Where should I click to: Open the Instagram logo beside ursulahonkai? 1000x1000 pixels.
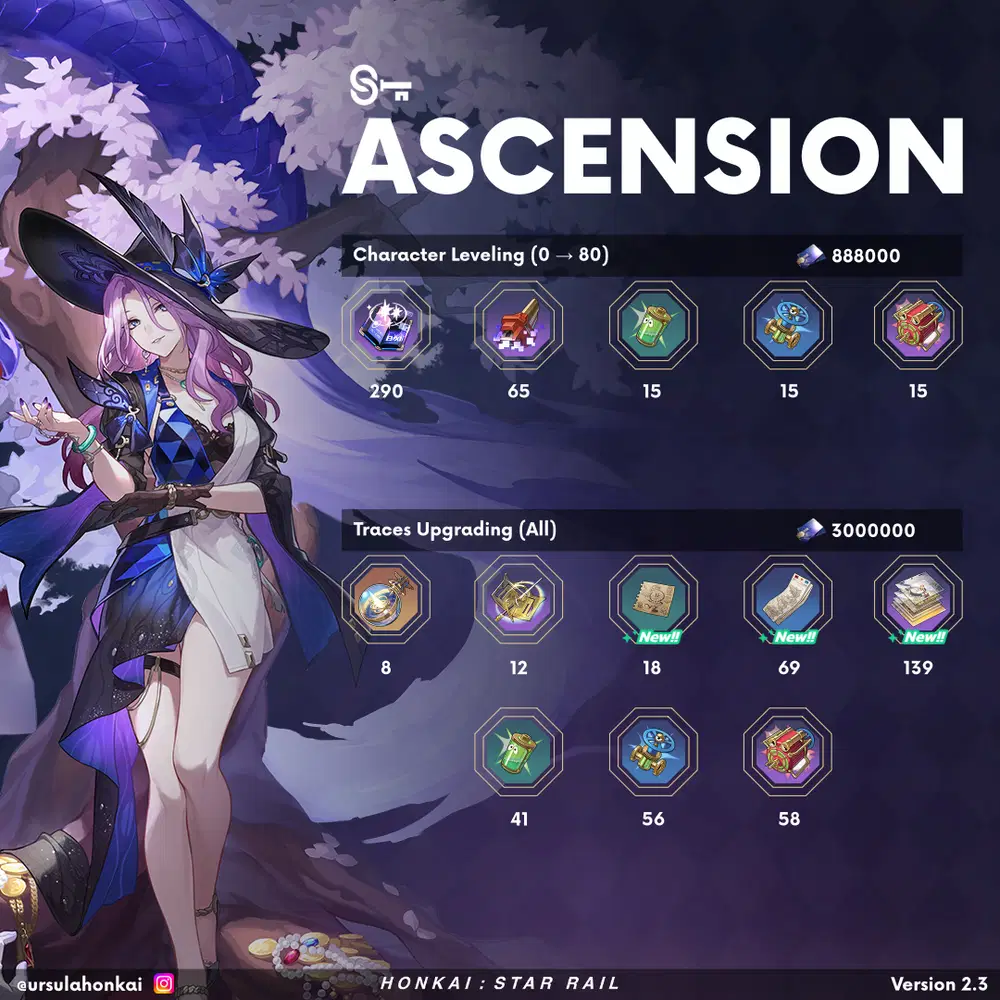tap(164, 984)
